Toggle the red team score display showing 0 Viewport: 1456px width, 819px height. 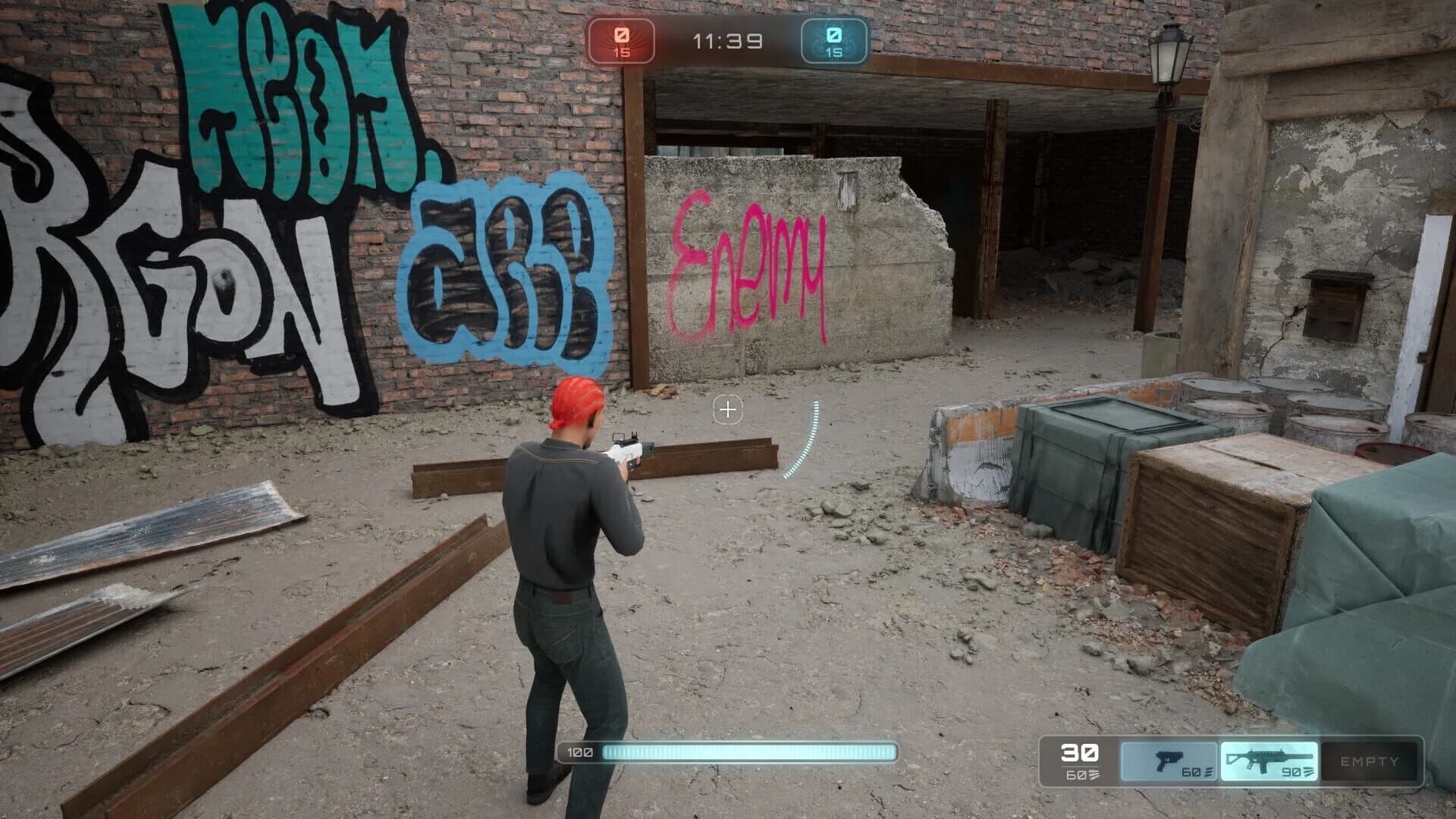622,33
